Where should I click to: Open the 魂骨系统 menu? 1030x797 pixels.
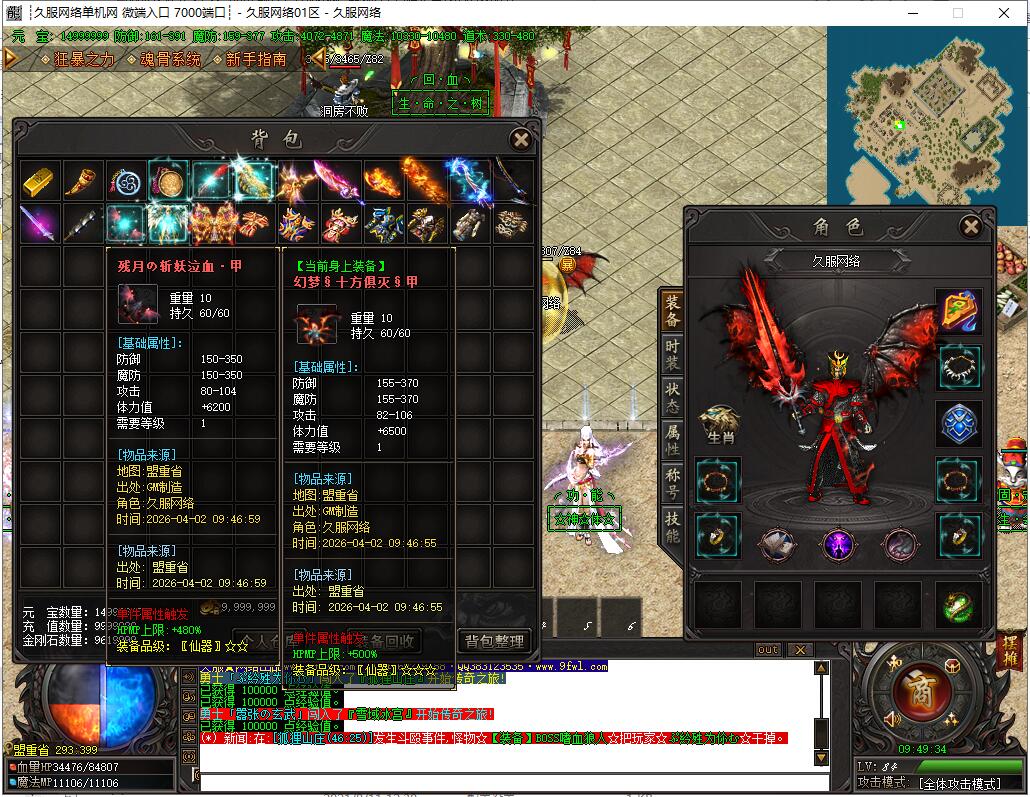tap(170, 59)
